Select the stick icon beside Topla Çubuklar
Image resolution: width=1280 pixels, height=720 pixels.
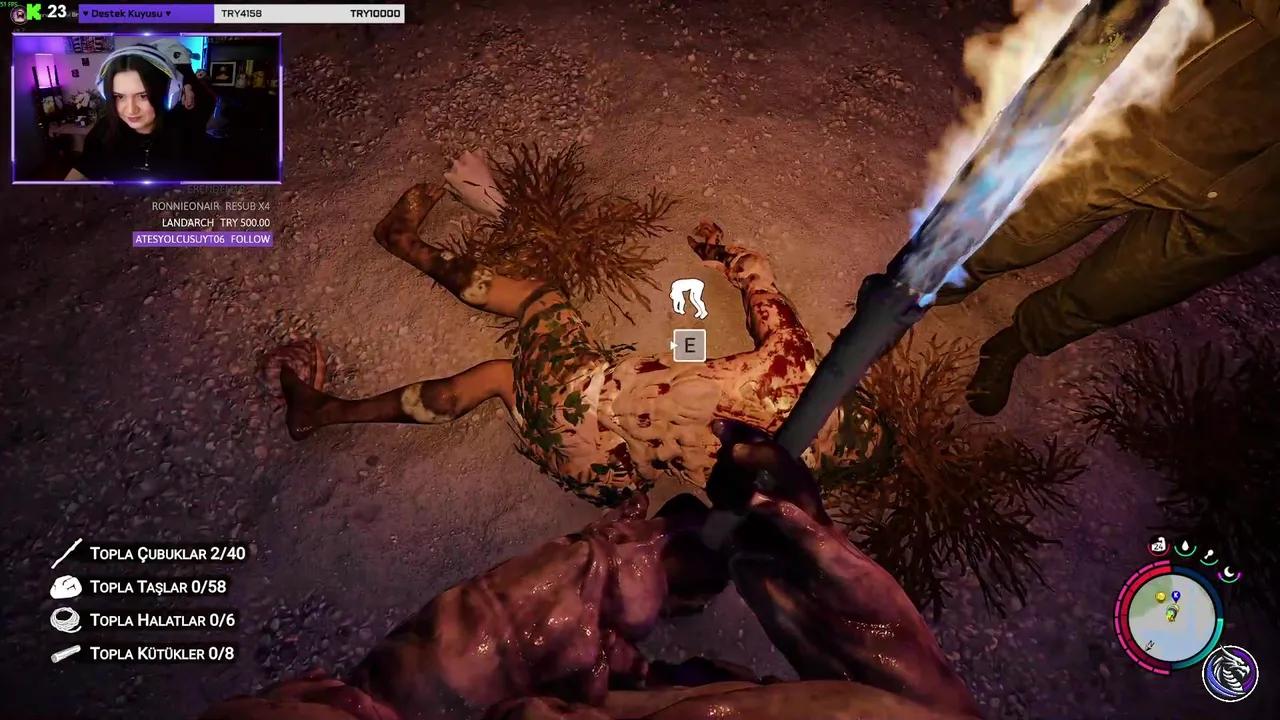coord(67,552)
